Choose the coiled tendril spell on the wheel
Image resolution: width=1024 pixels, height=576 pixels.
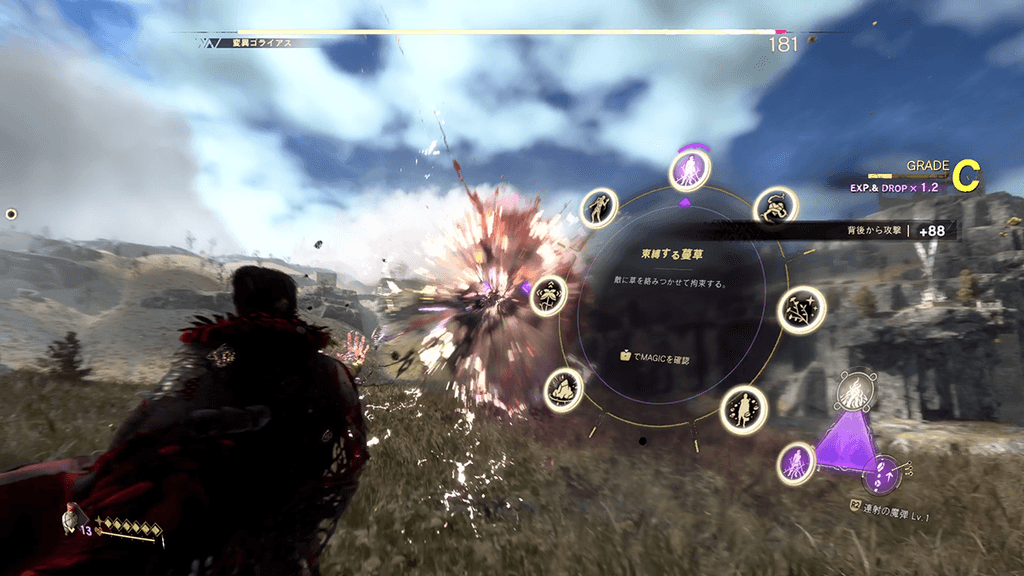[772, 207]
